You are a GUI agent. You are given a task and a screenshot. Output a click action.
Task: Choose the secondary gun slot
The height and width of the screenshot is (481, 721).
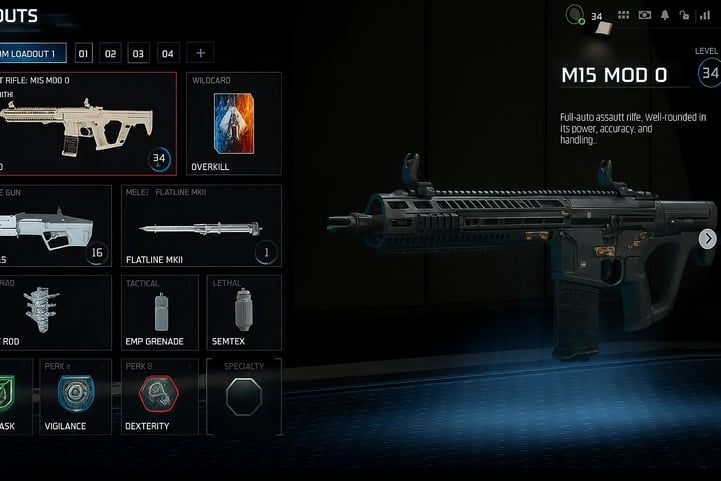pos(55,226)
